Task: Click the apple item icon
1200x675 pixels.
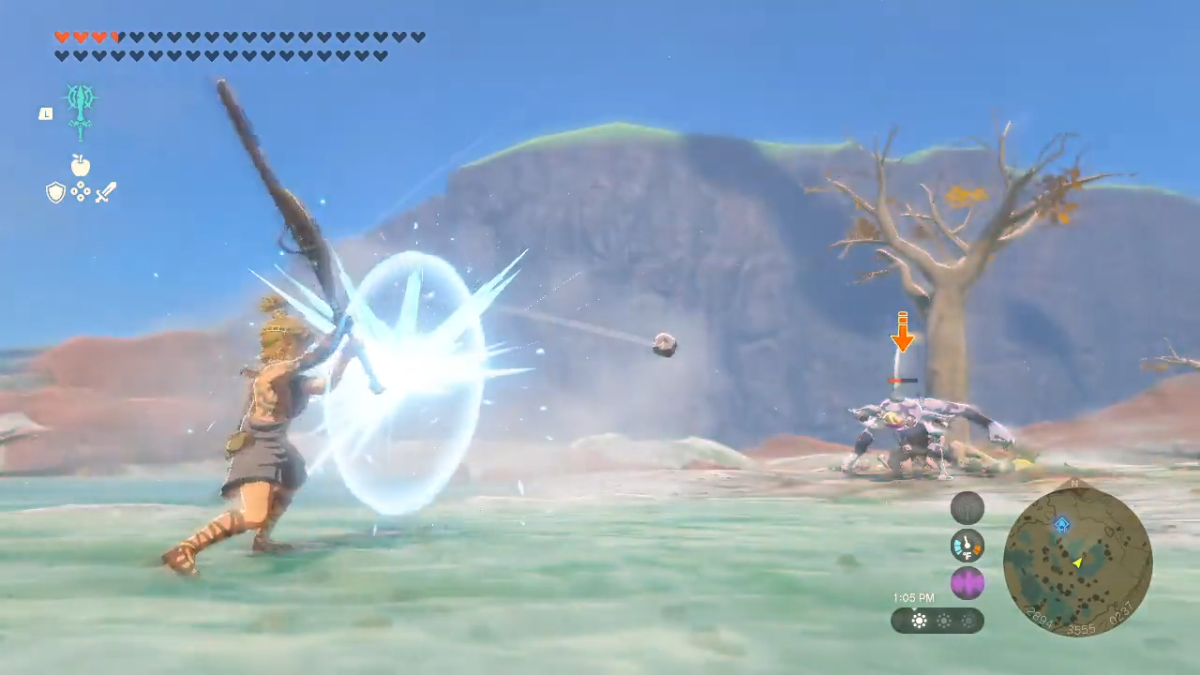Action: tap(80, 165)
